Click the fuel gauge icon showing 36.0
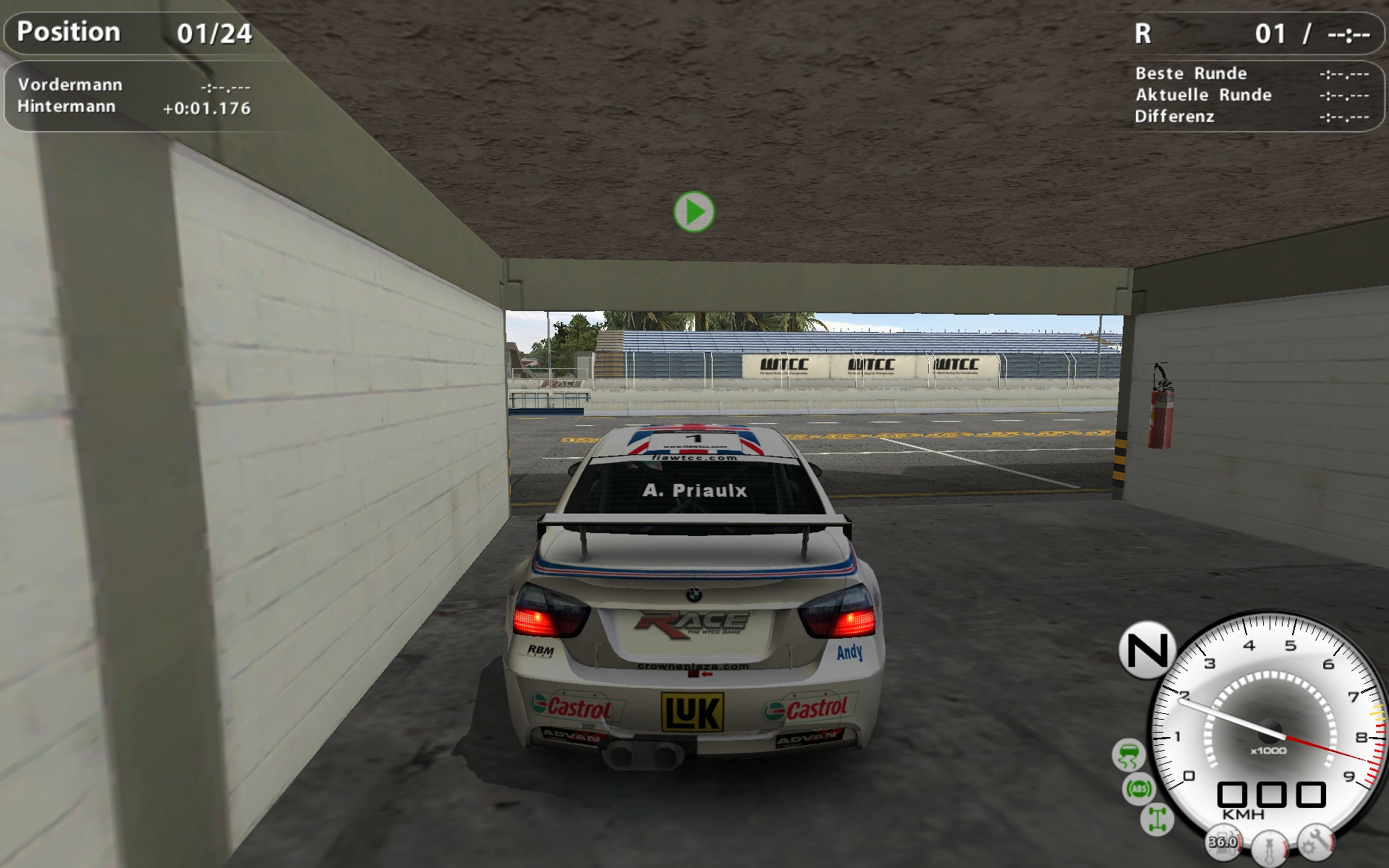This screenshot has width=1389, height=868. [1223, 841]
